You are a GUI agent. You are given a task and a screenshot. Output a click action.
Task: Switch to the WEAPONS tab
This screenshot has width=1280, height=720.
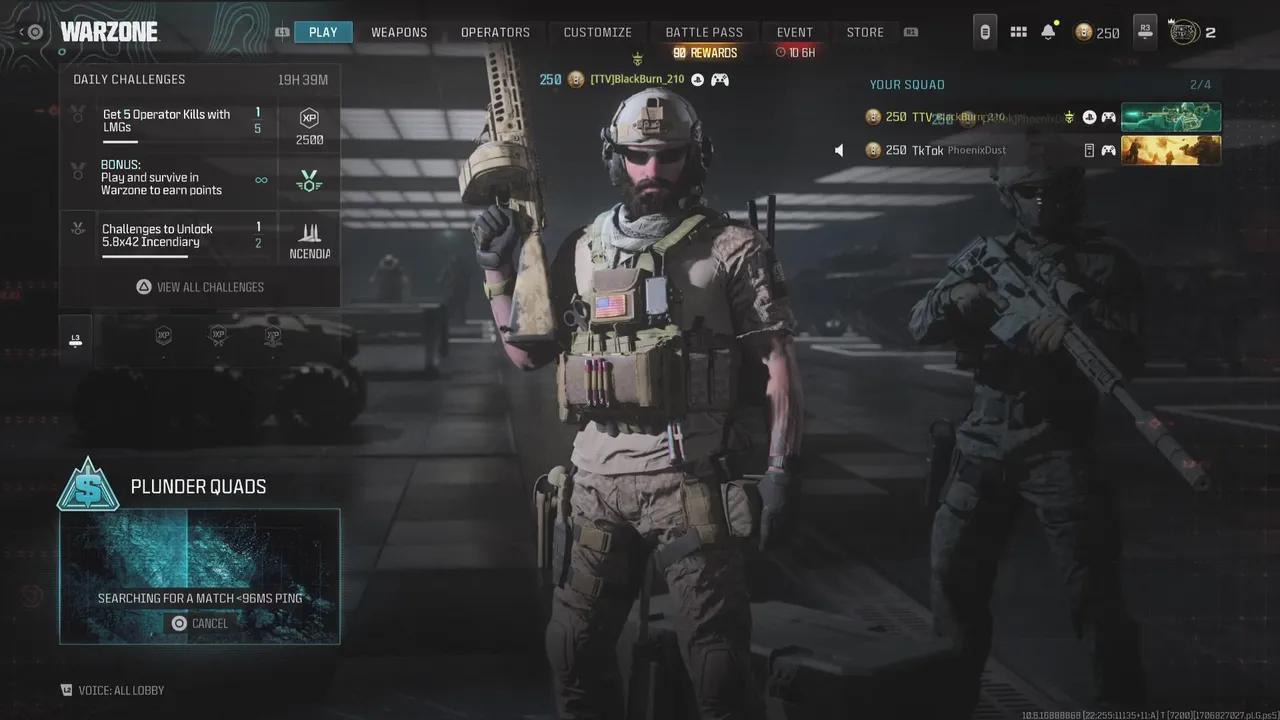tap(399, 32)
